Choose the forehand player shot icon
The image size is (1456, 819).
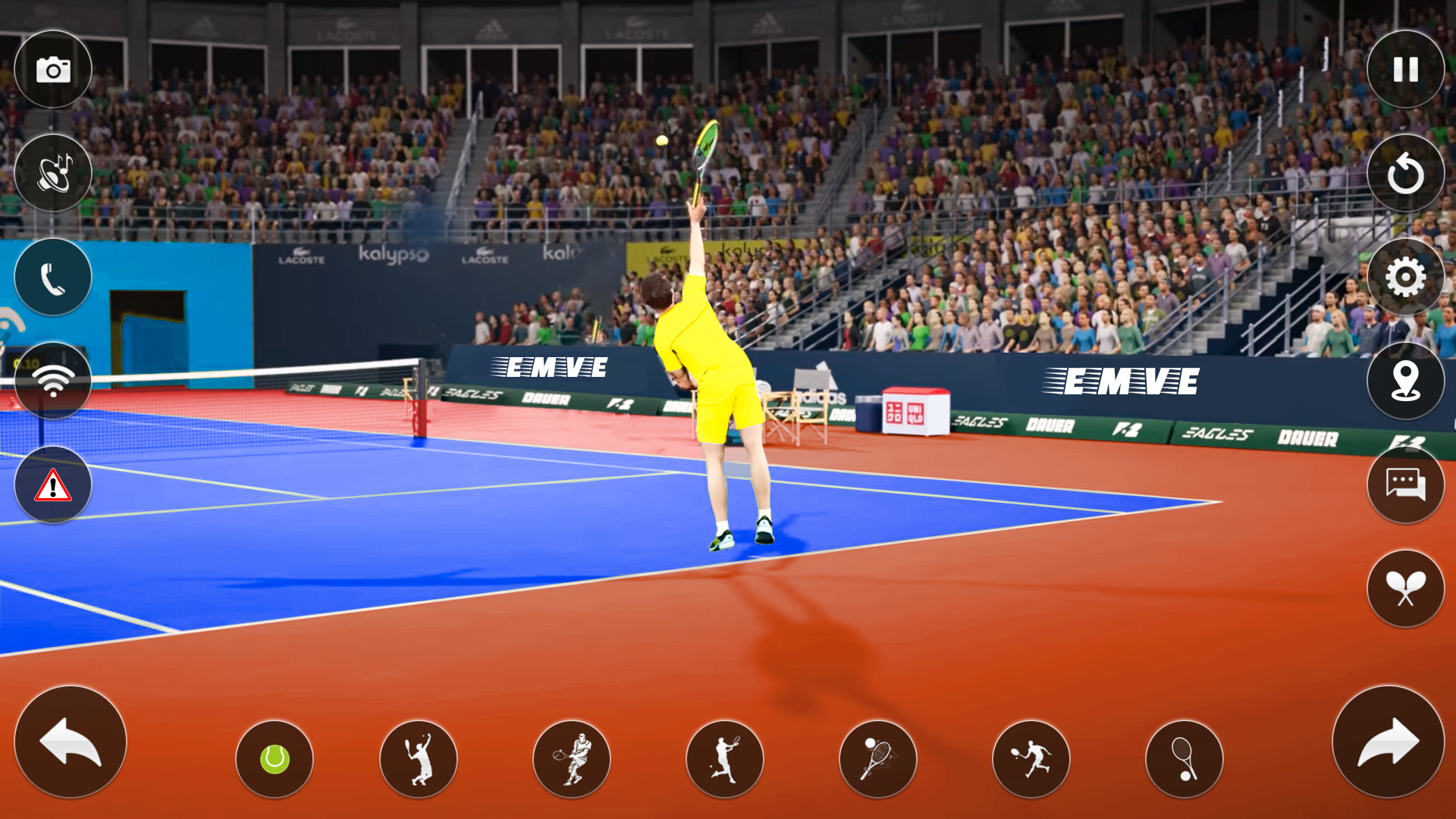click(x=726, y=760)
